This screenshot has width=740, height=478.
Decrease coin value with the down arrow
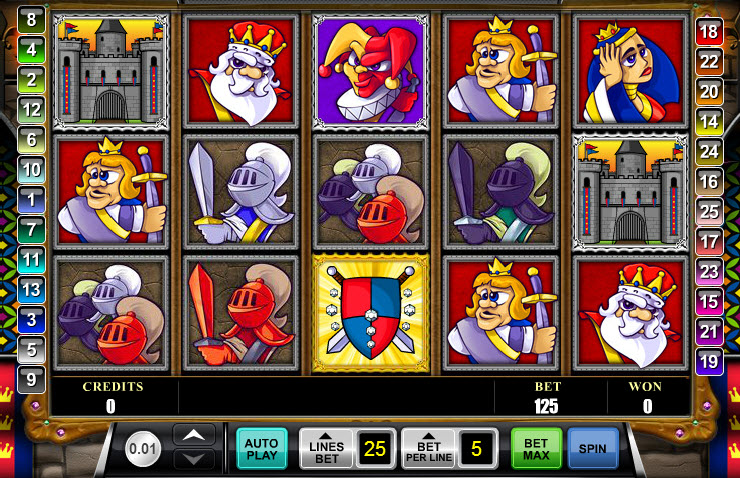pyautogui.click(x=194, y=459)
